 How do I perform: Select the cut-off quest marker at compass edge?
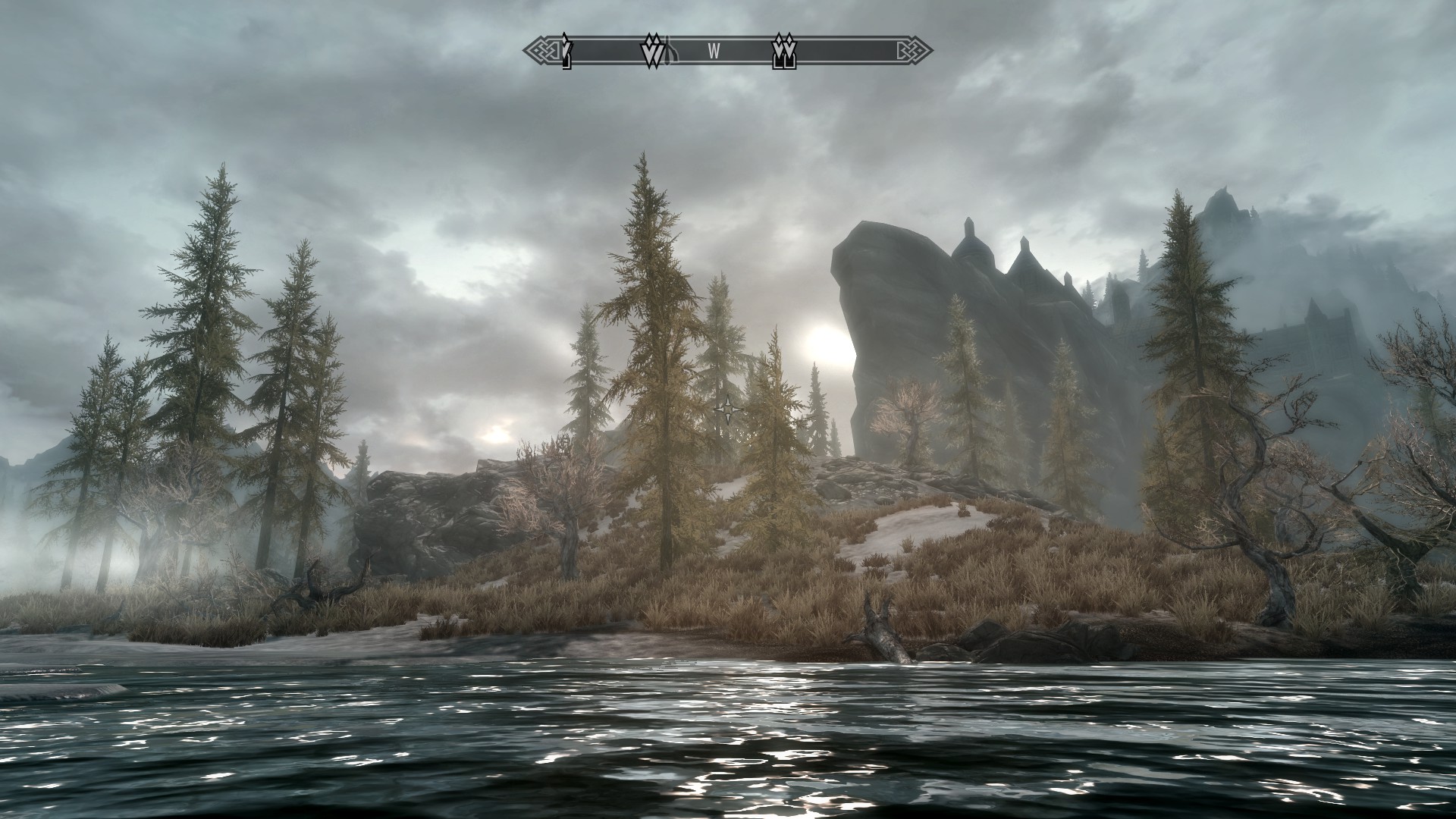(565, 52)
